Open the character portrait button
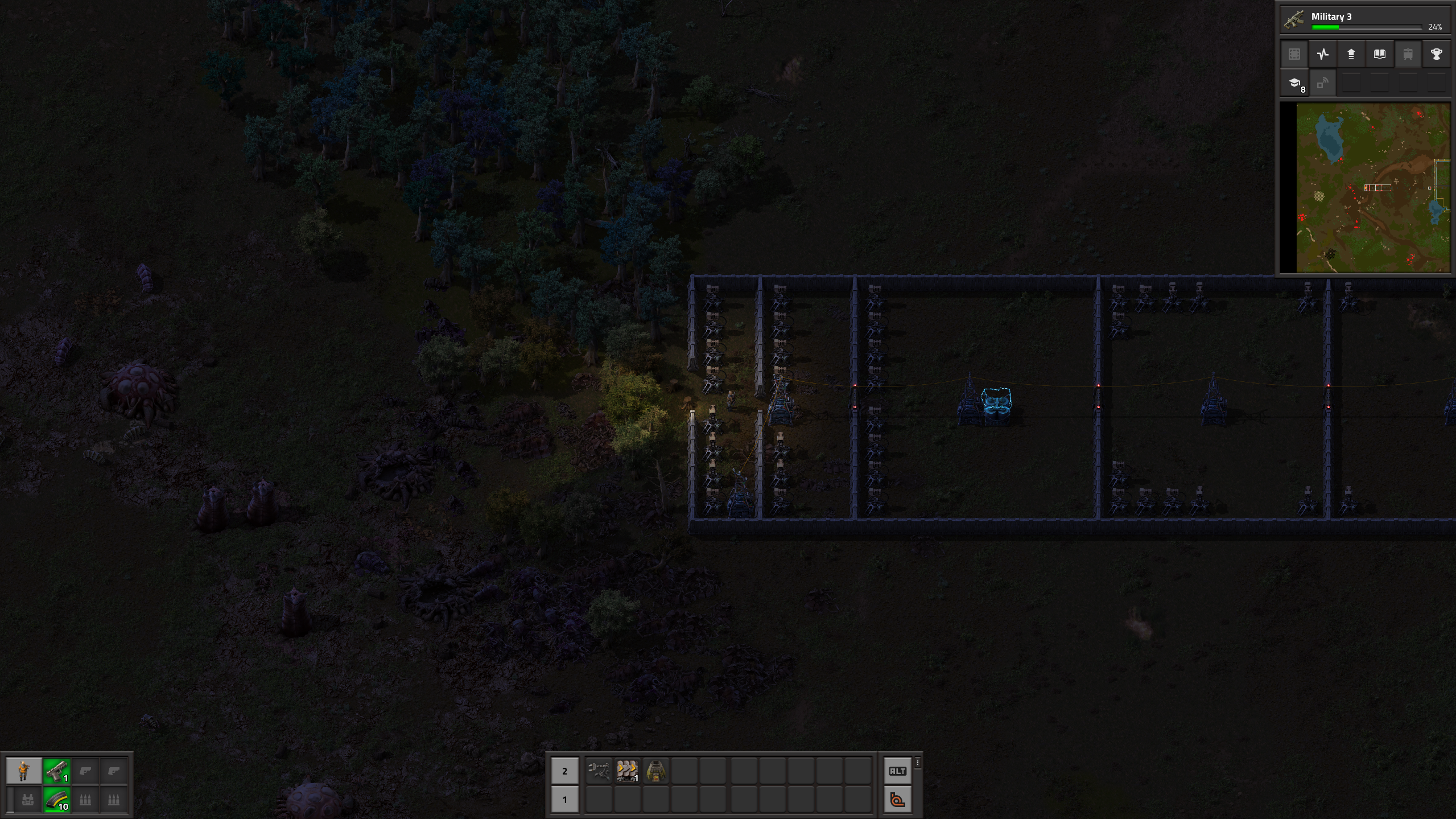The height and width of the screenshot is (819, 1456). click(x=24, y=771)
